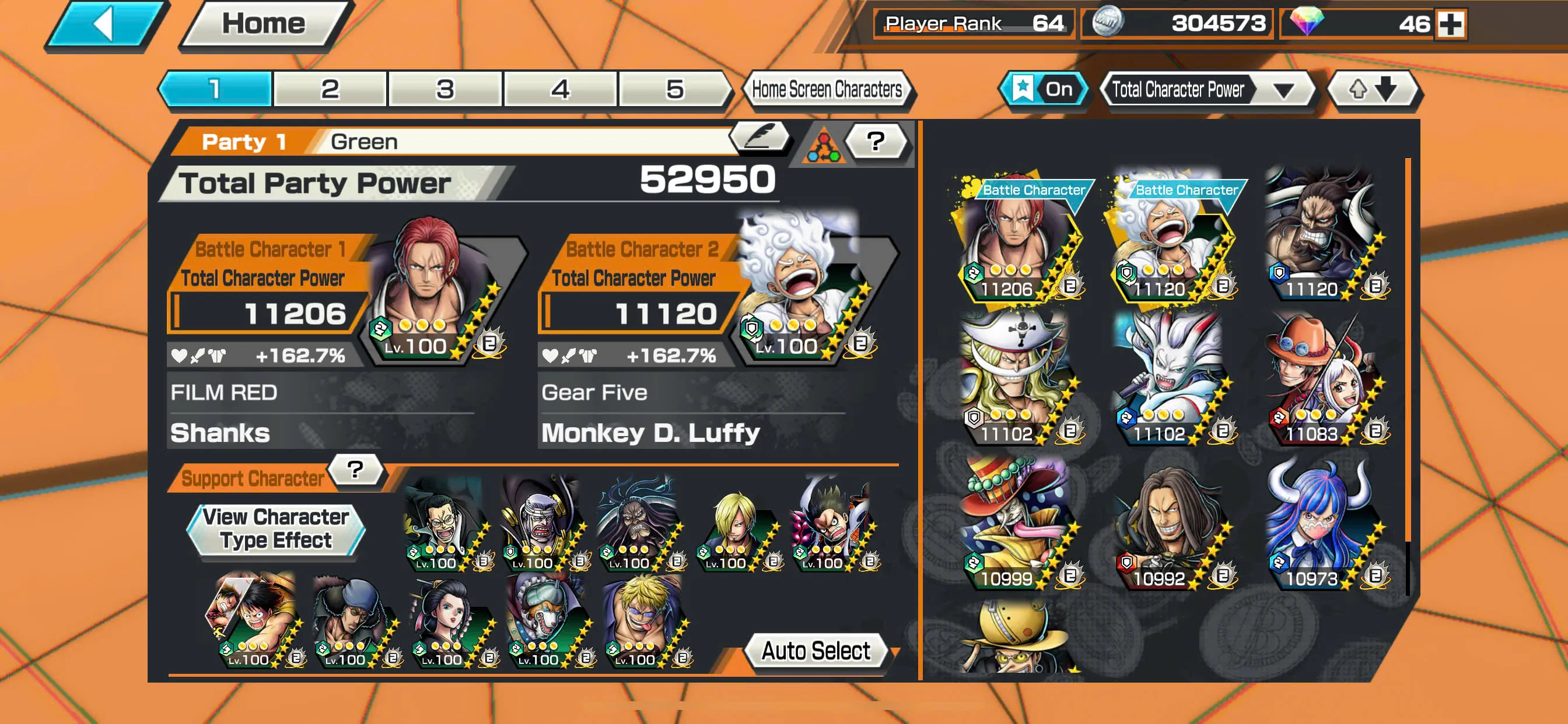Switch to party tab 3
The image size is (1568, 724).
coord(444,89)
